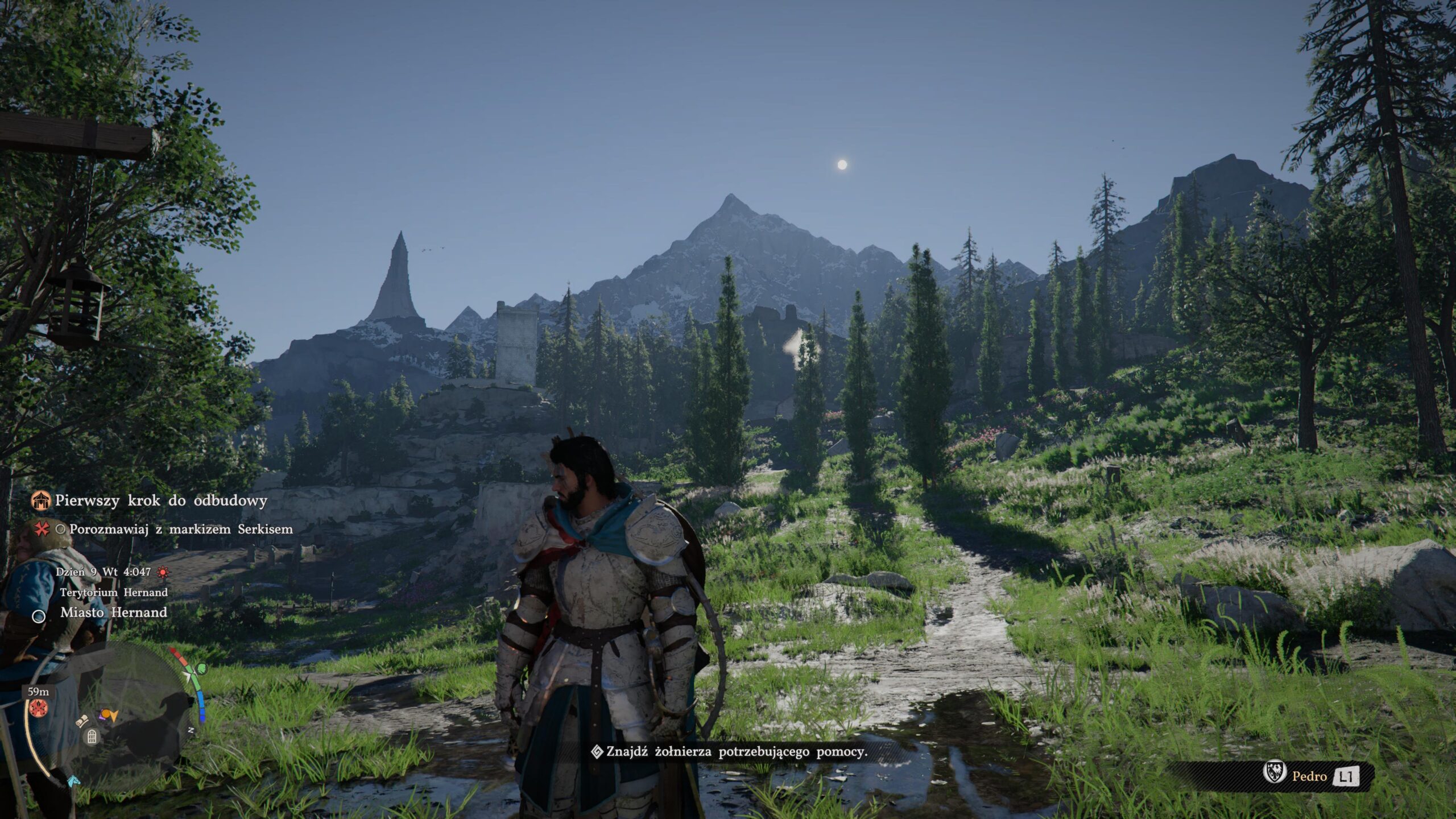Click the blue horse icon on minimap edge

click(x=73, y=780)
